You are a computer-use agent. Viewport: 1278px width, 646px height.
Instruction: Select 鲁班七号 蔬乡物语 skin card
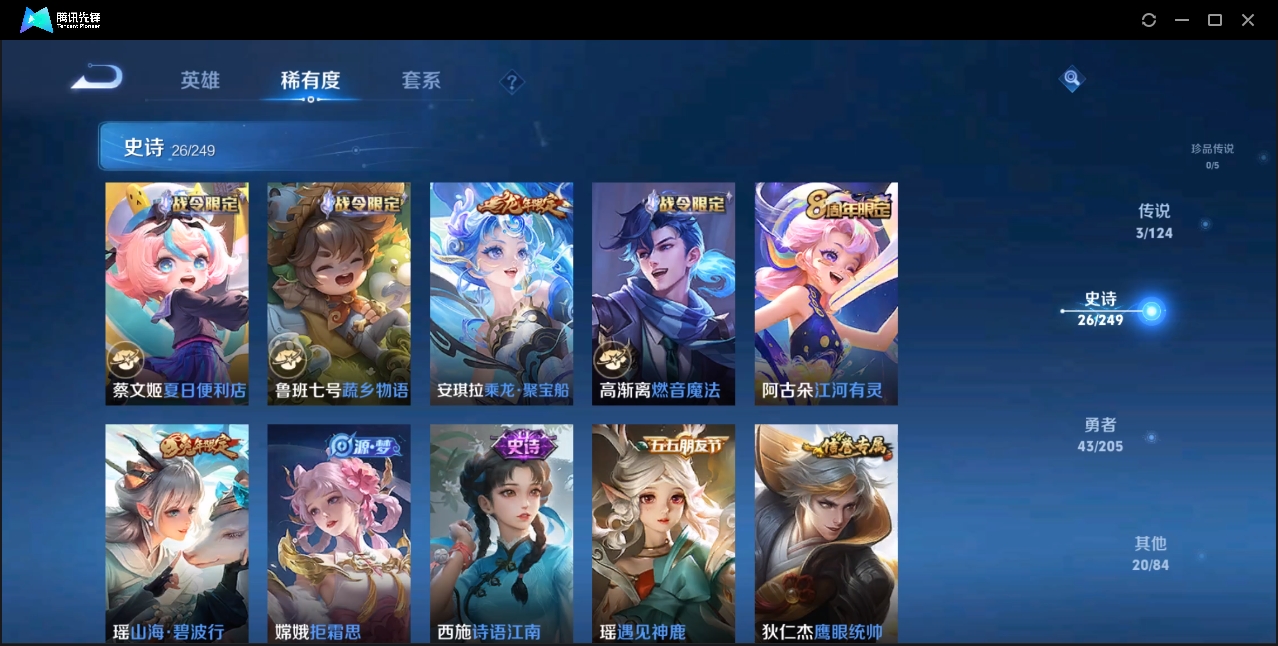tap(339, 293)
